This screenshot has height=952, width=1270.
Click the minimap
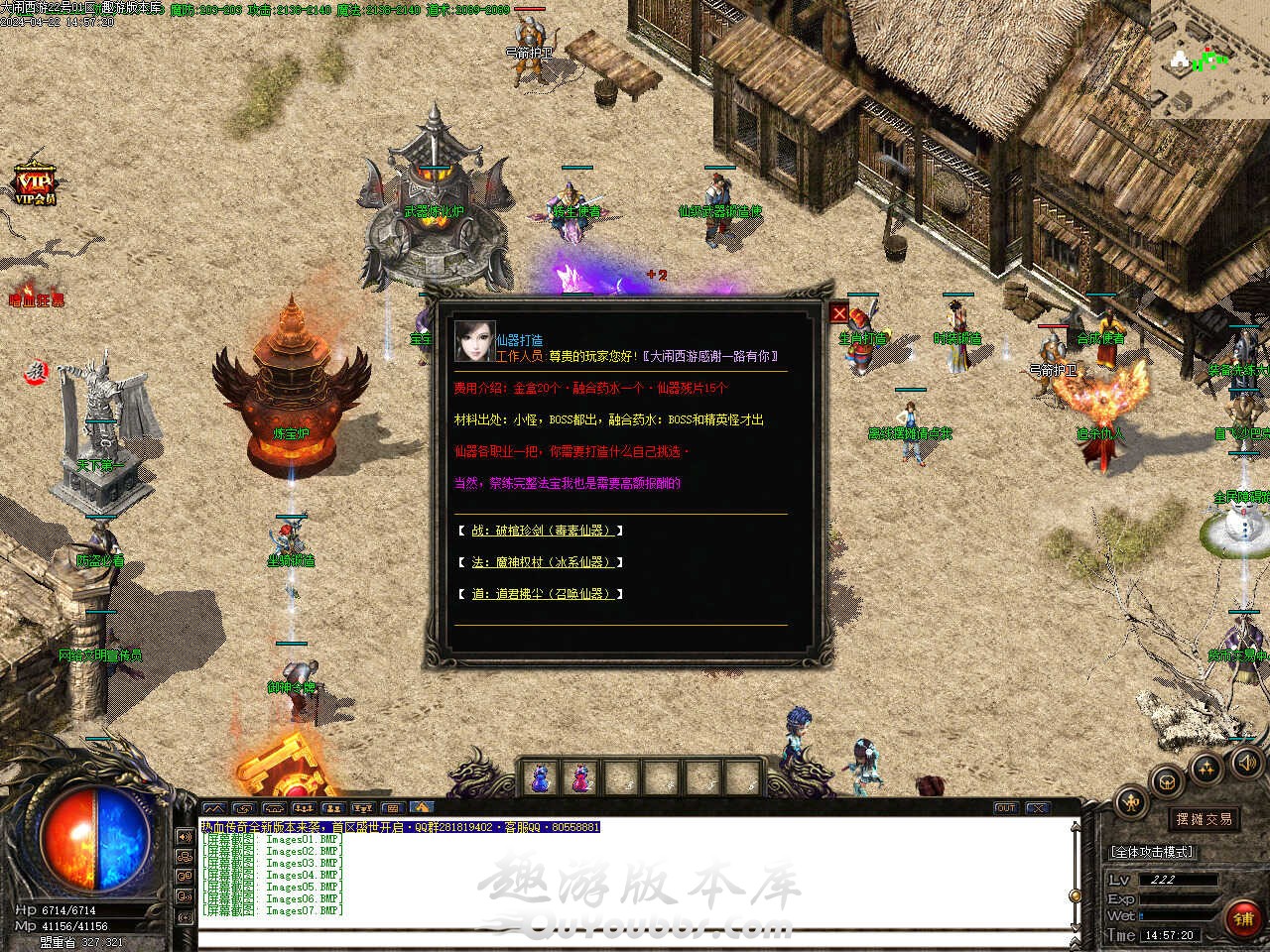pos(1209,59)
